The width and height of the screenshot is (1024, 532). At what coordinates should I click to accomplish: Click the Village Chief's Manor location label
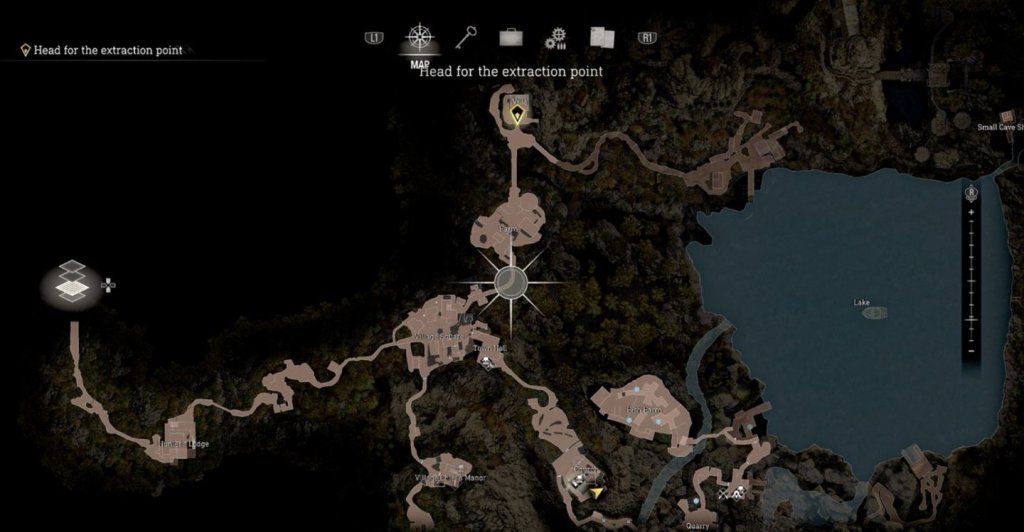pyautogui.click(x=450, y=478)
